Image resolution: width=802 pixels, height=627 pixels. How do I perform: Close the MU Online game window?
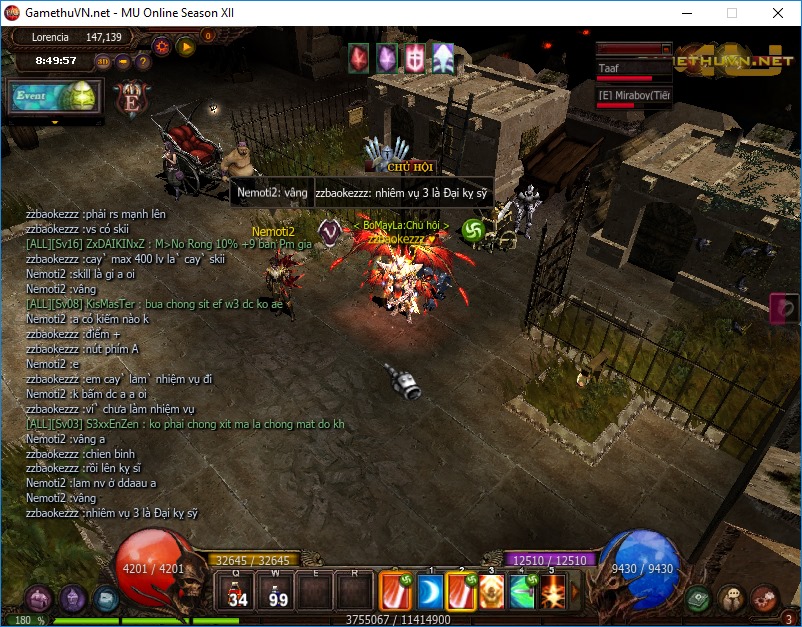tap(778, 14)
